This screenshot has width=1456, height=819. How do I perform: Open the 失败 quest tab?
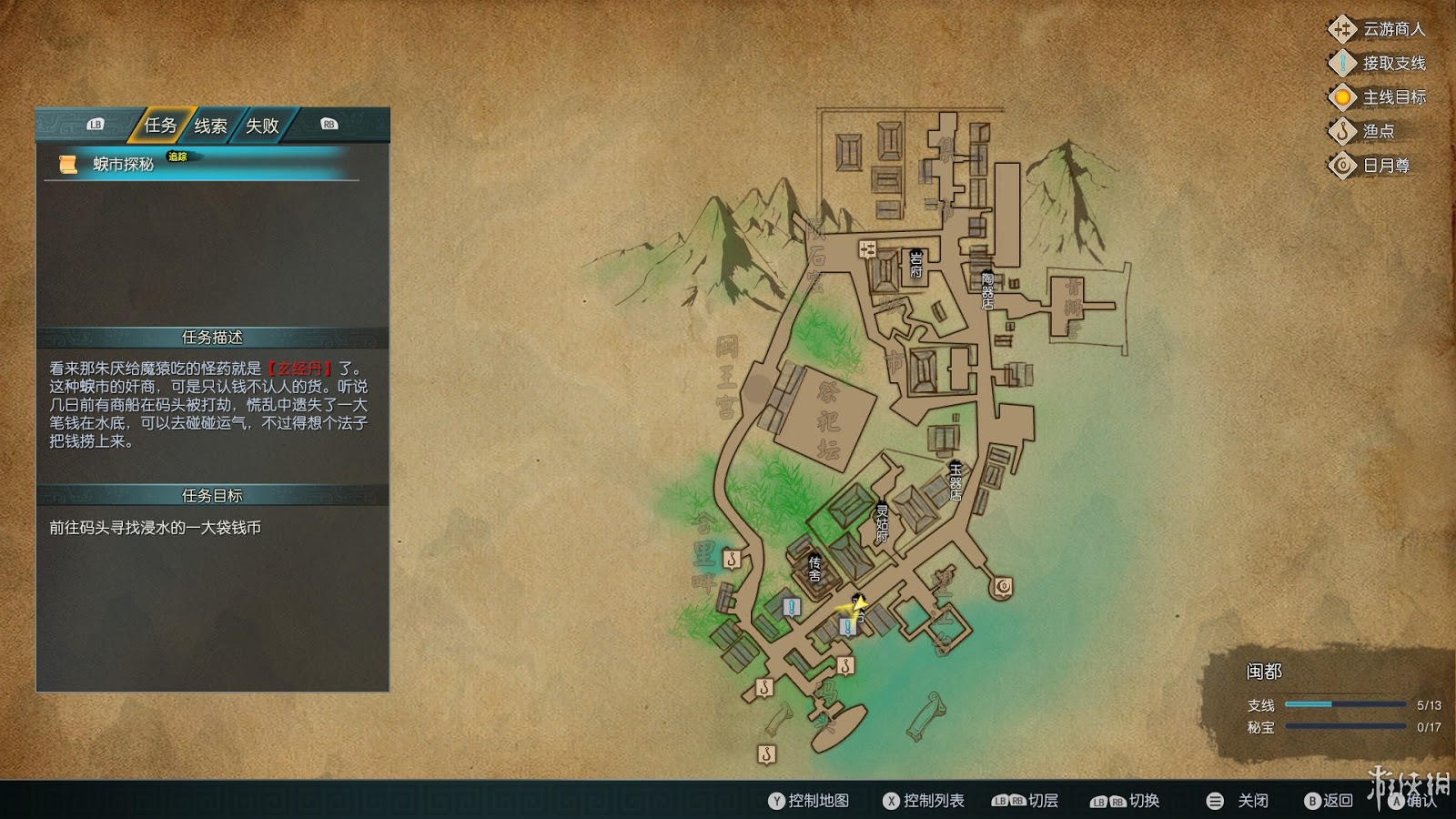click(262, 126)
